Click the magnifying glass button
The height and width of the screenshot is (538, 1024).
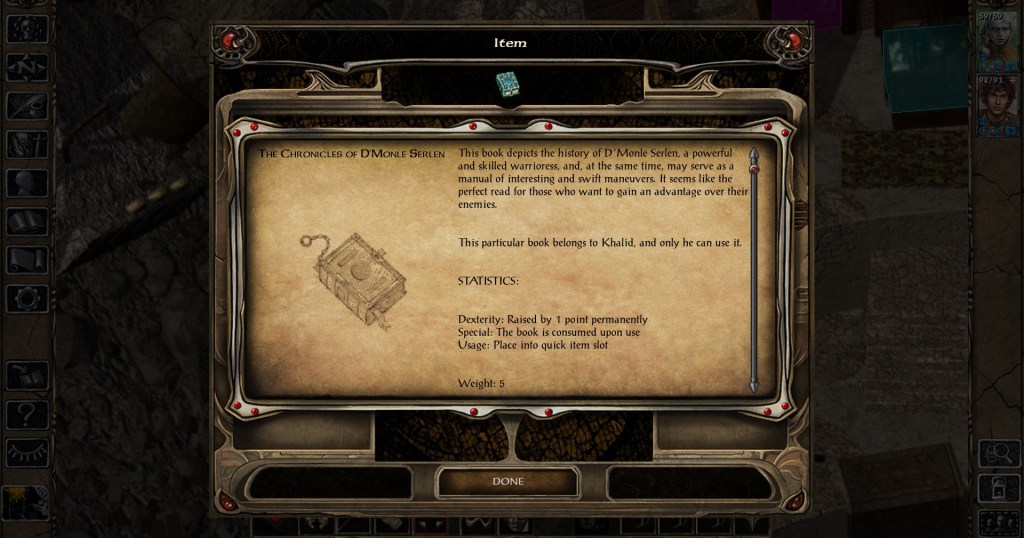[x=998, y=455]
